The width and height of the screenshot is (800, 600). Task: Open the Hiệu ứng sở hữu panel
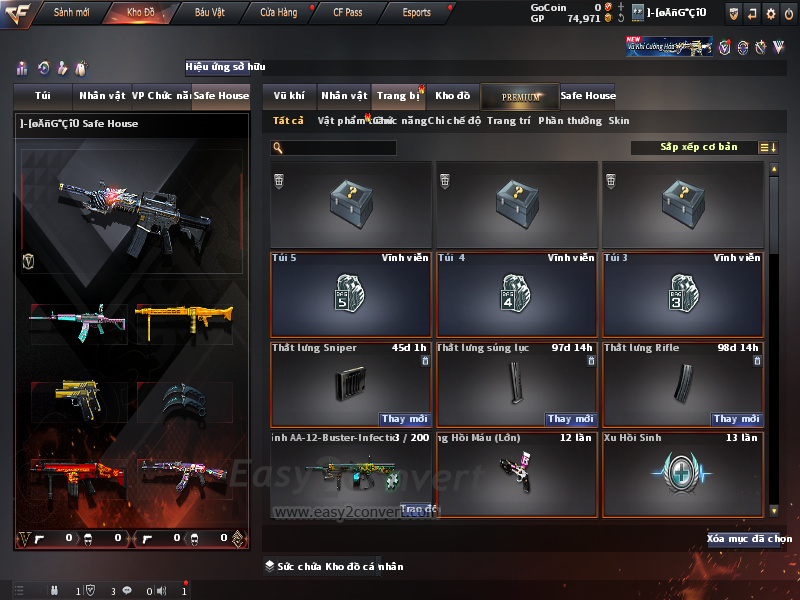click(226, 67)
